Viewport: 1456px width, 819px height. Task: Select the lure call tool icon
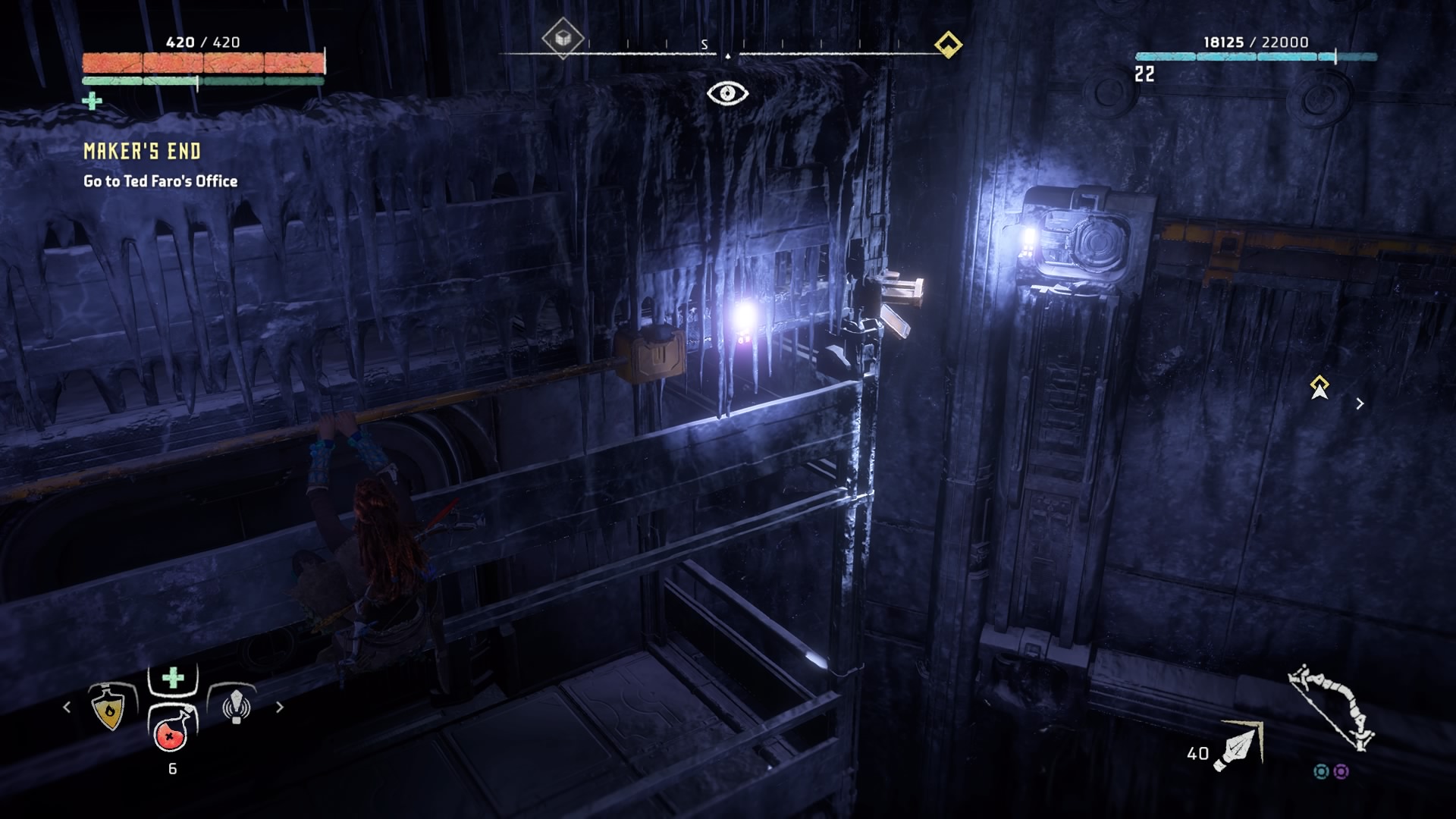(x=236, y=707)
